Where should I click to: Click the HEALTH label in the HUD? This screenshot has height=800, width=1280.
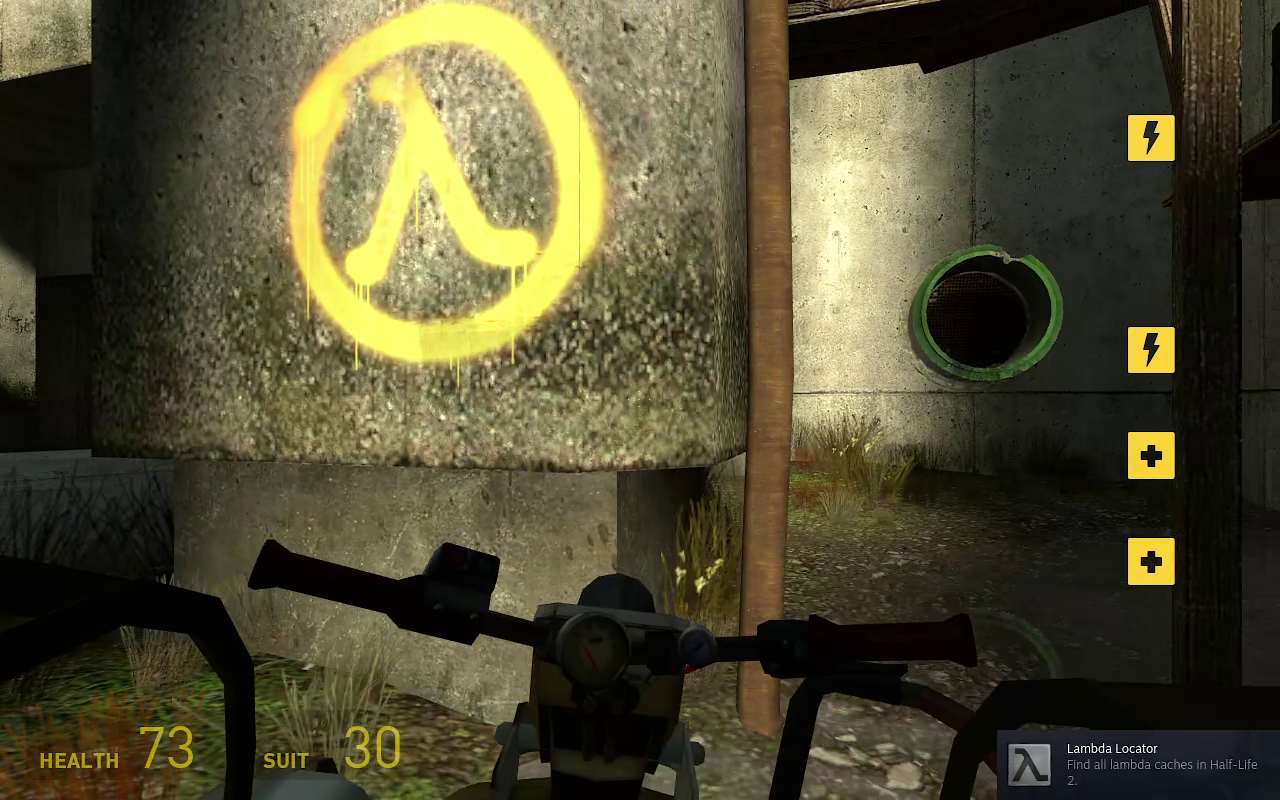coord(79,761)
